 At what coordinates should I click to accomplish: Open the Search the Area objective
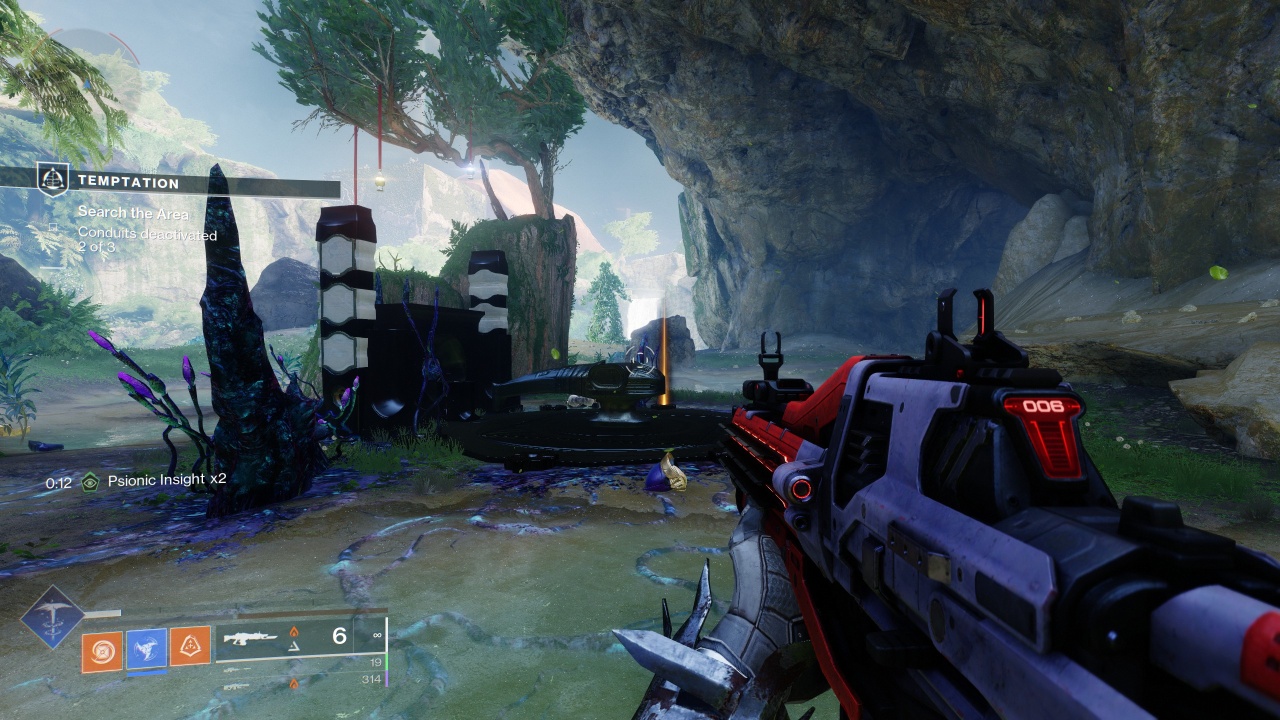click(133, 213)
